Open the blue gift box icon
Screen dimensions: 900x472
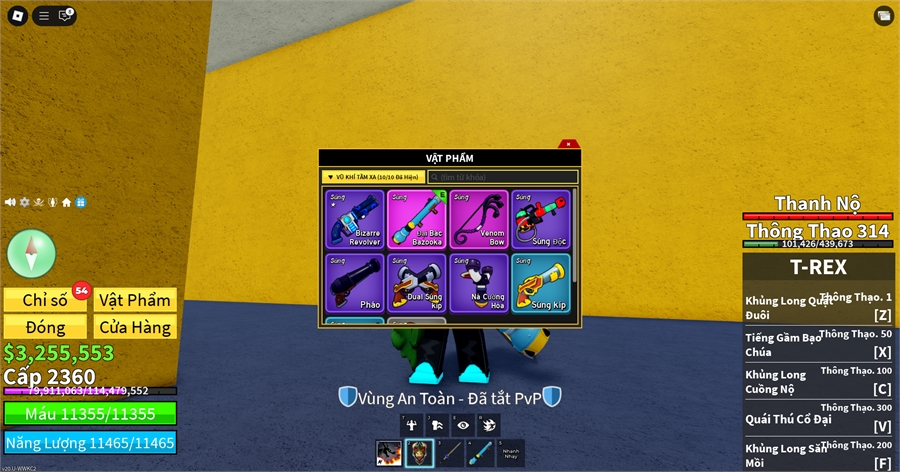point(80,202)
